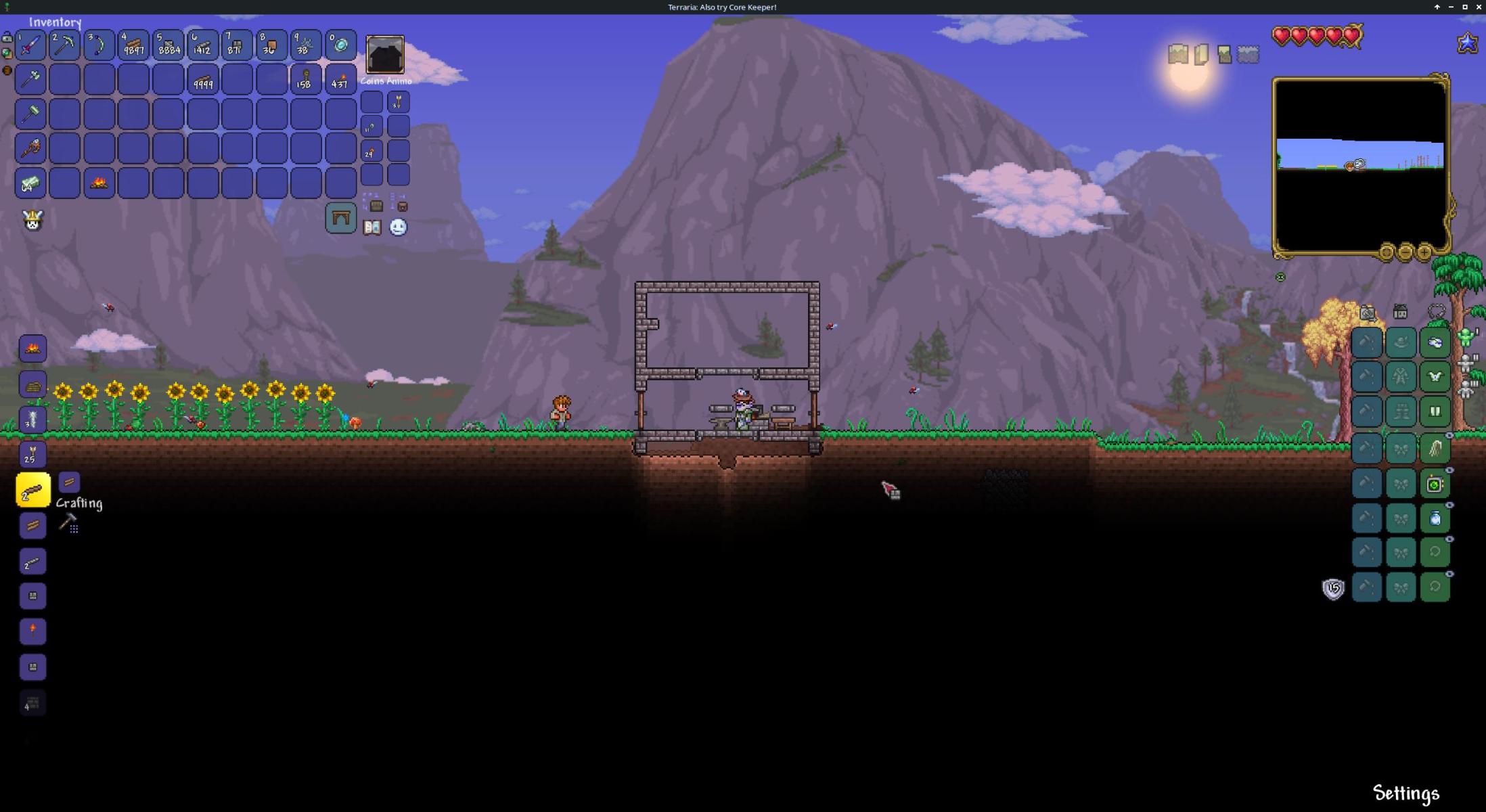
Task: Pick up the metal bar stack of 64
Action: click(30, 183)
